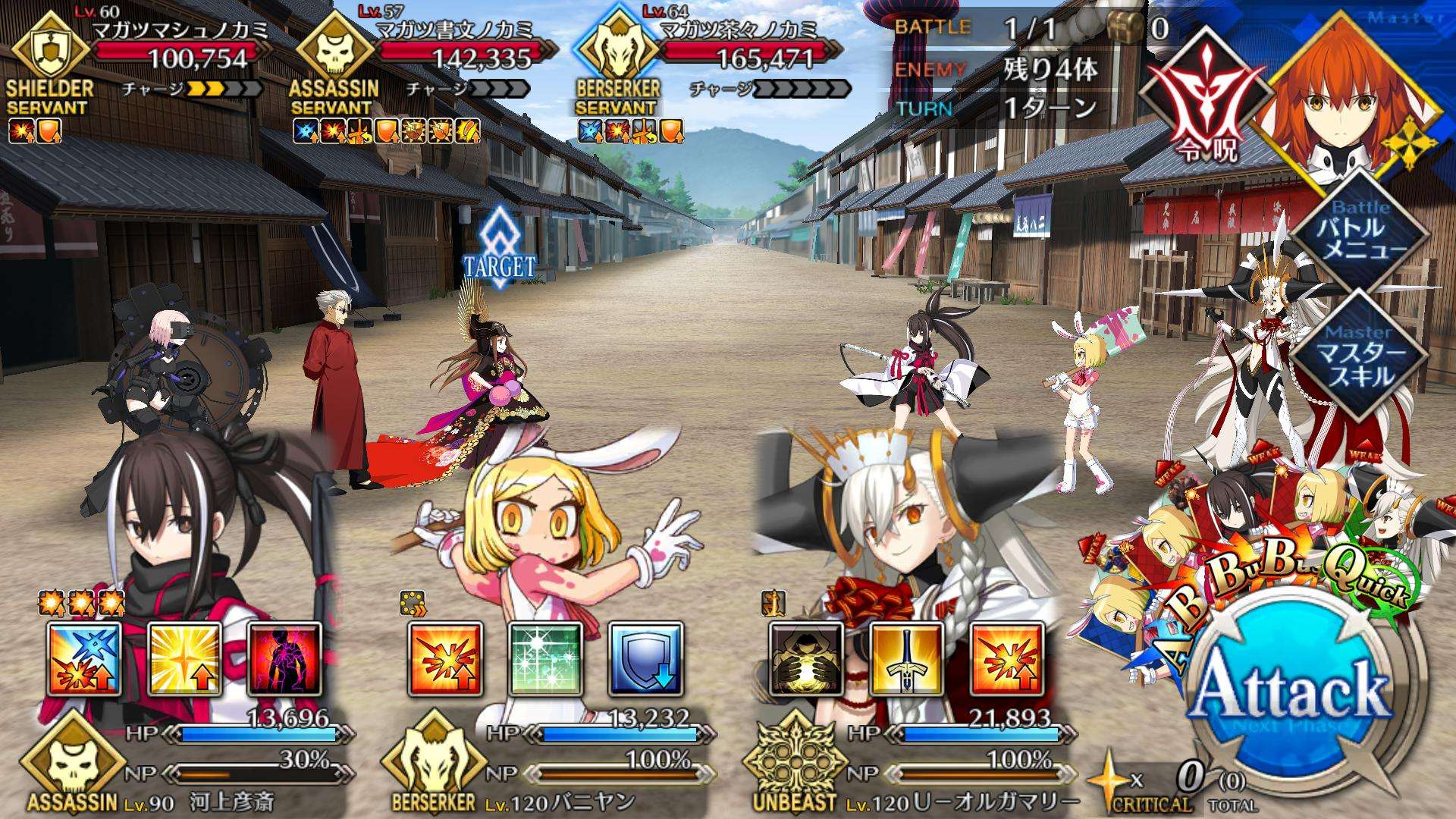The width and height of the screenshot is (1456, 819).
Task: Use Bunyan's blue shield defense-down skill
Action: pyautogui.click(x=645, y=660)
